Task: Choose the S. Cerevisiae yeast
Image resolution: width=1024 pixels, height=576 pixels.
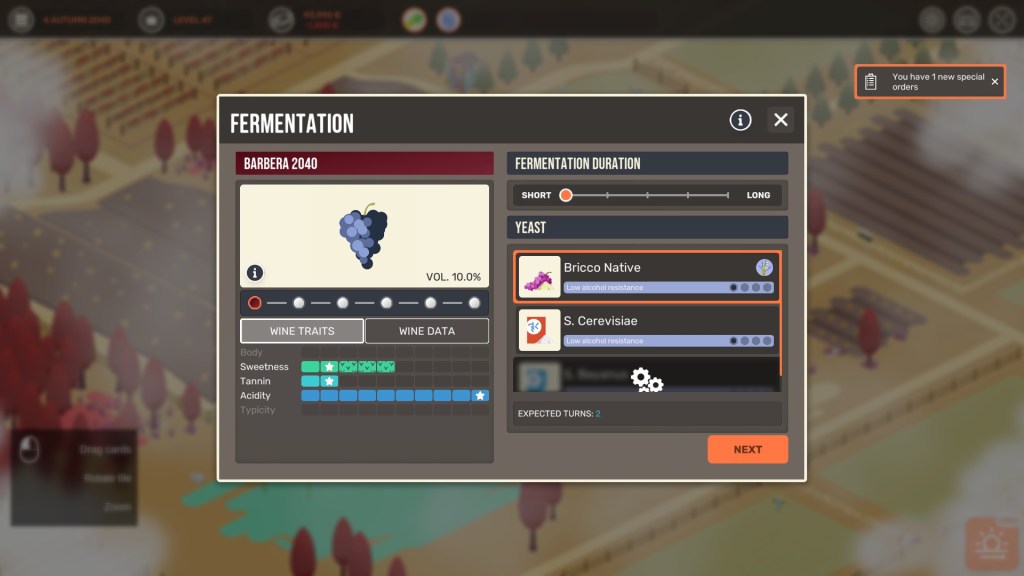Action: pyautogui.click(x=646, y=329)
